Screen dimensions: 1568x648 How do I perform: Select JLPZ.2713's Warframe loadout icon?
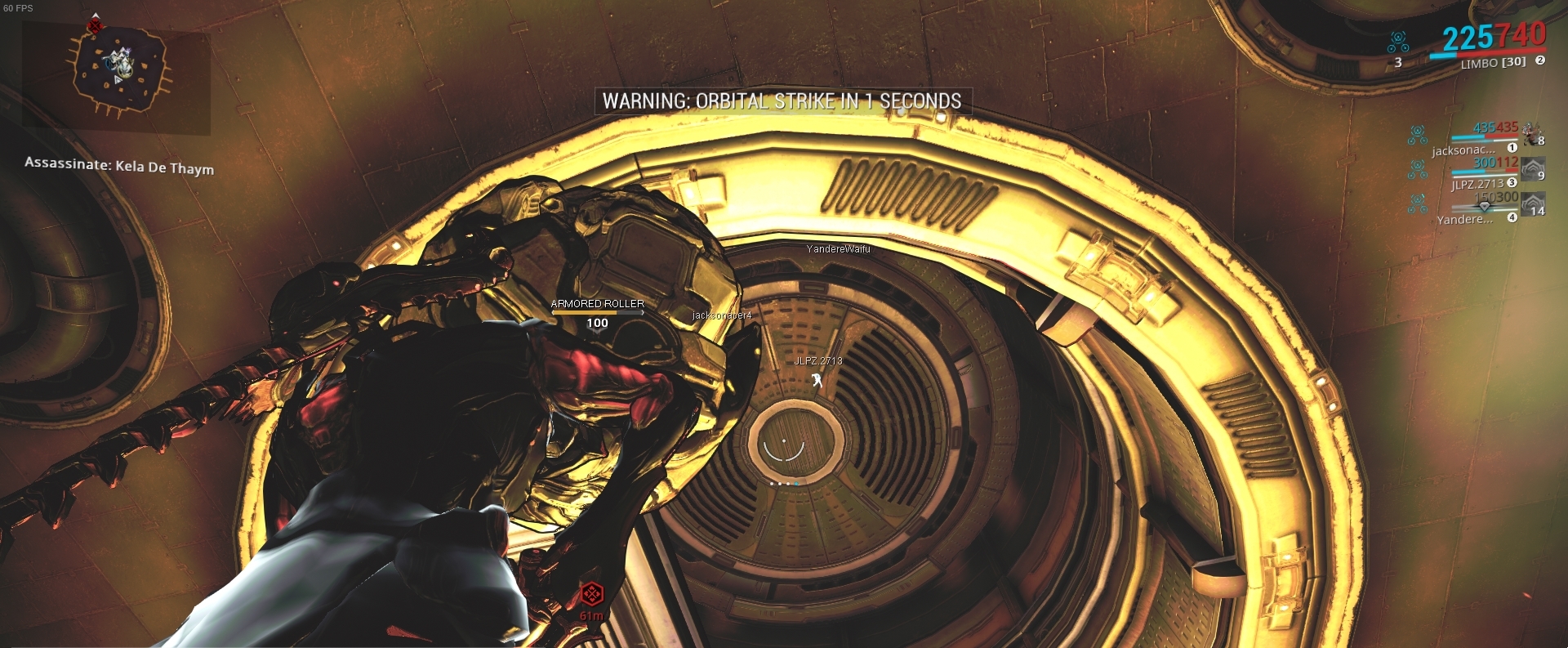pyautogui.click(x=1533, y=168)
